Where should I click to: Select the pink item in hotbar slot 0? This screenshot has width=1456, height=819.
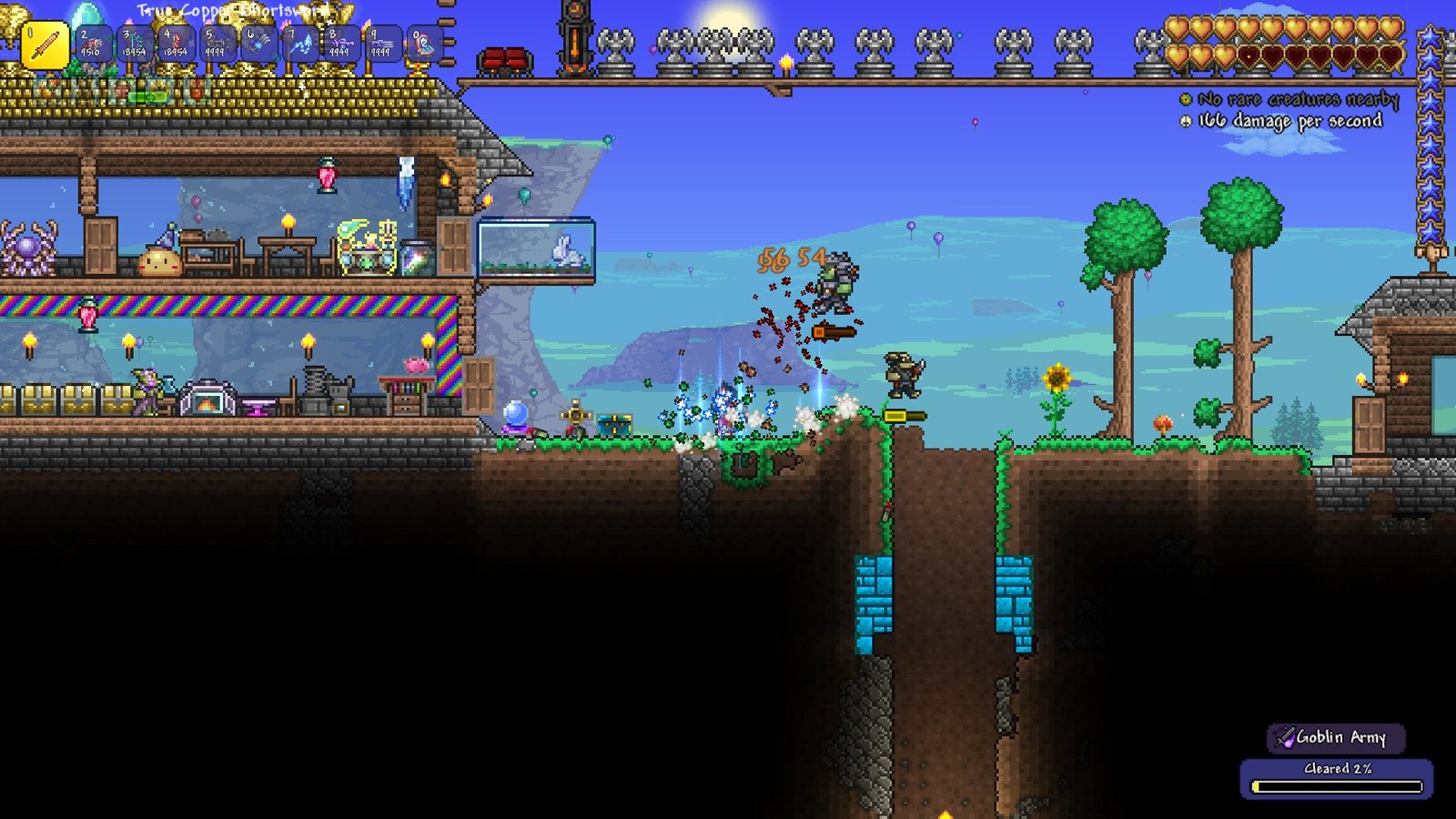click(423, 44)
